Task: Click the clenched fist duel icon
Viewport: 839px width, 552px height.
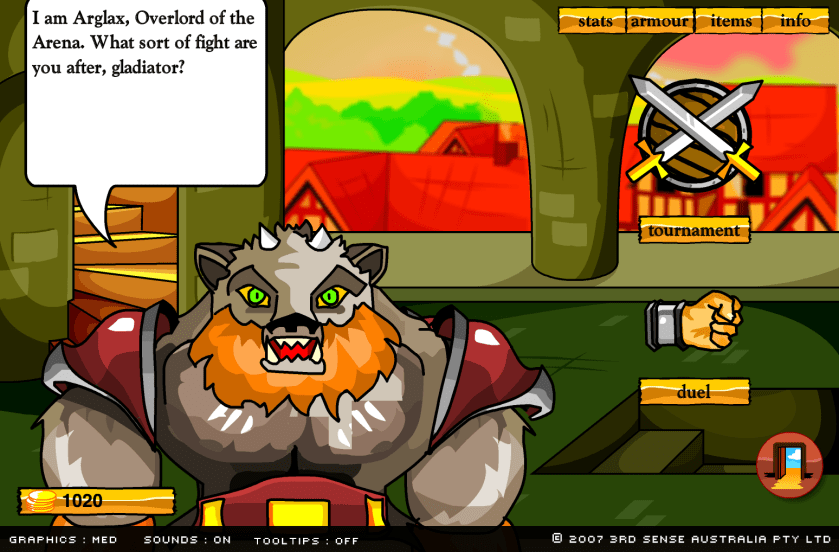Action: (x=695, y=321)
